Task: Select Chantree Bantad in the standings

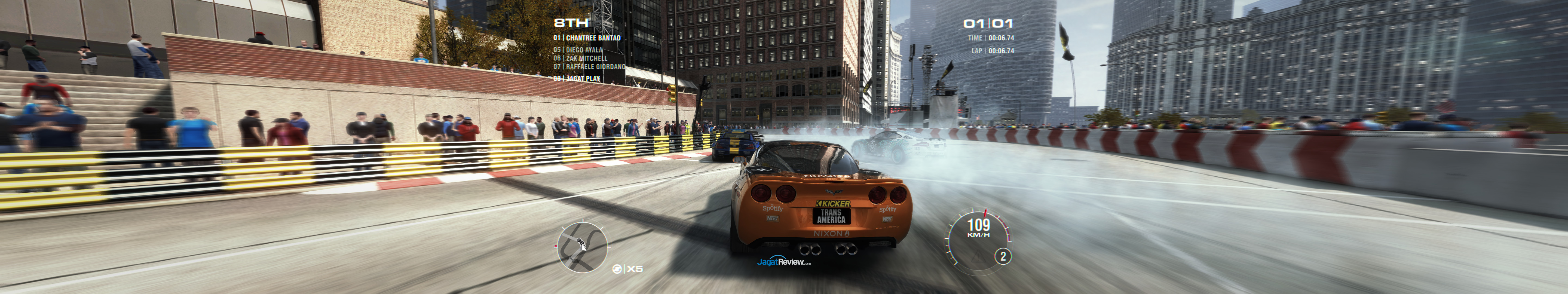Action: (587, 38)
